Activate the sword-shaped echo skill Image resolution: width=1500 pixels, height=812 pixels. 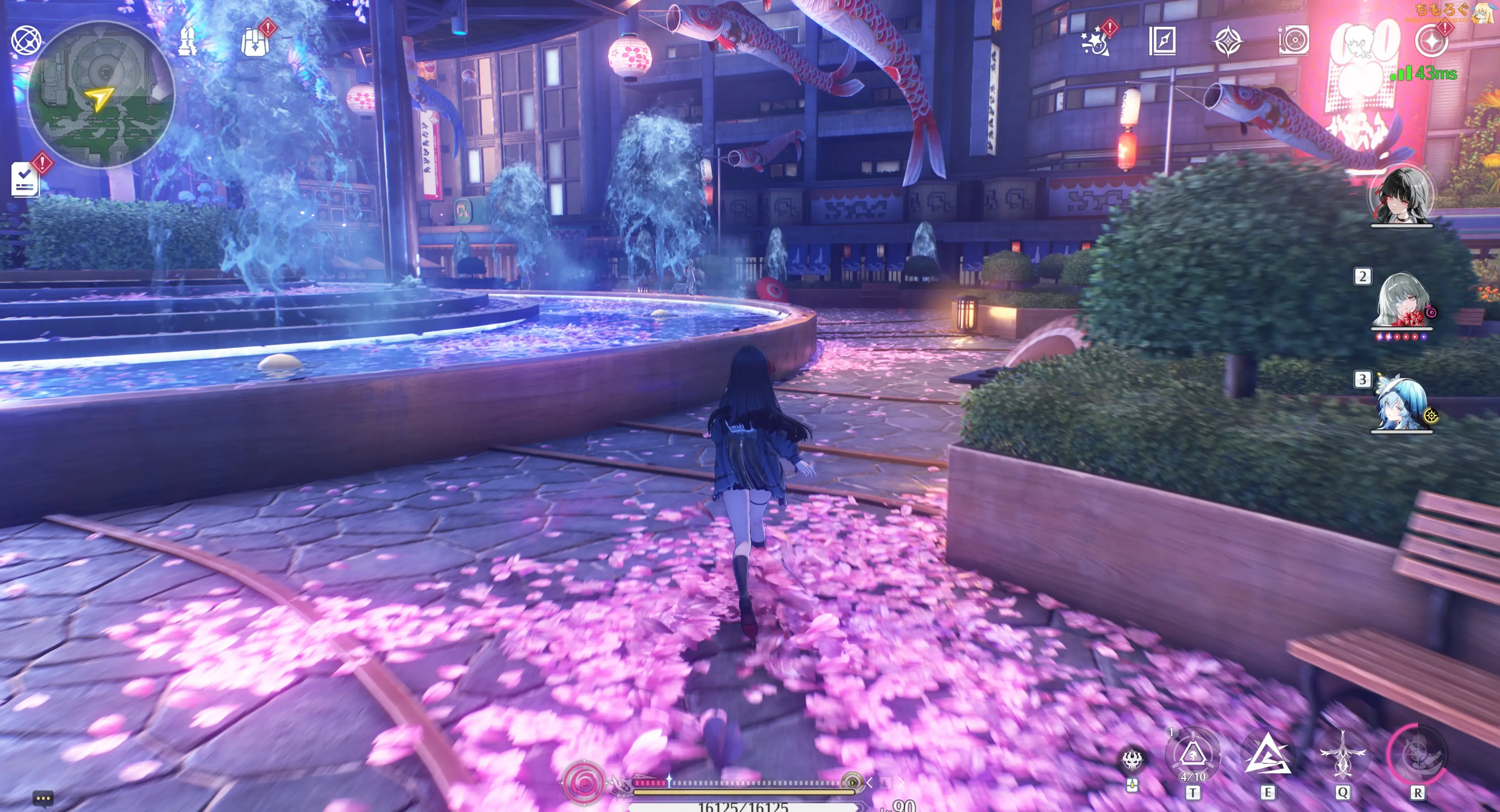click(1342, 755)
